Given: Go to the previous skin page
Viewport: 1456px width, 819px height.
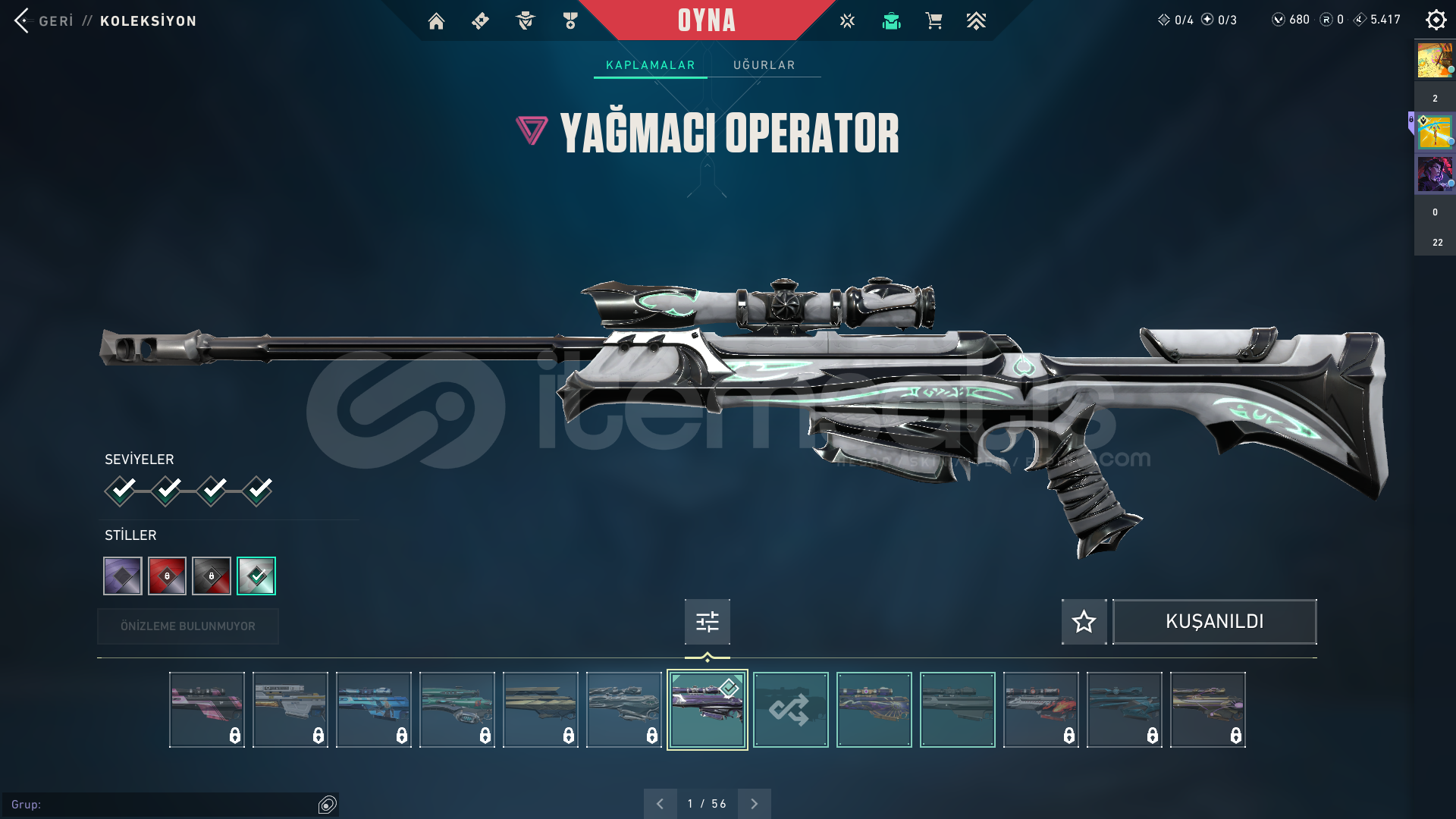Looking at the screenshot, I should click(x=660, y=804).
